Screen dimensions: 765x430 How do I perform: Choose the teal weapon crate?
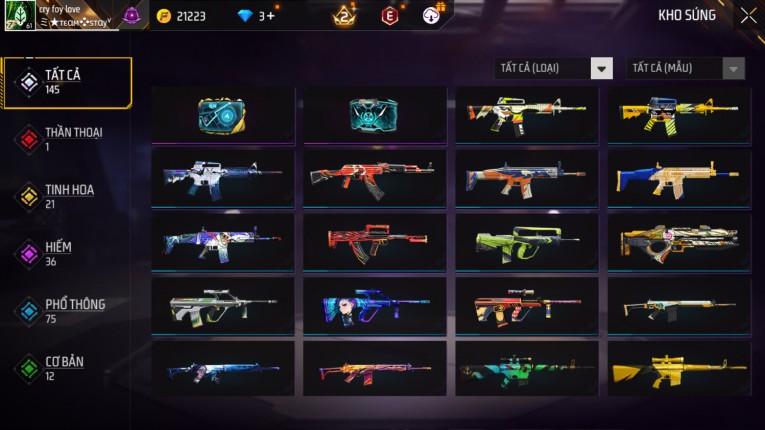click(374, 115)
